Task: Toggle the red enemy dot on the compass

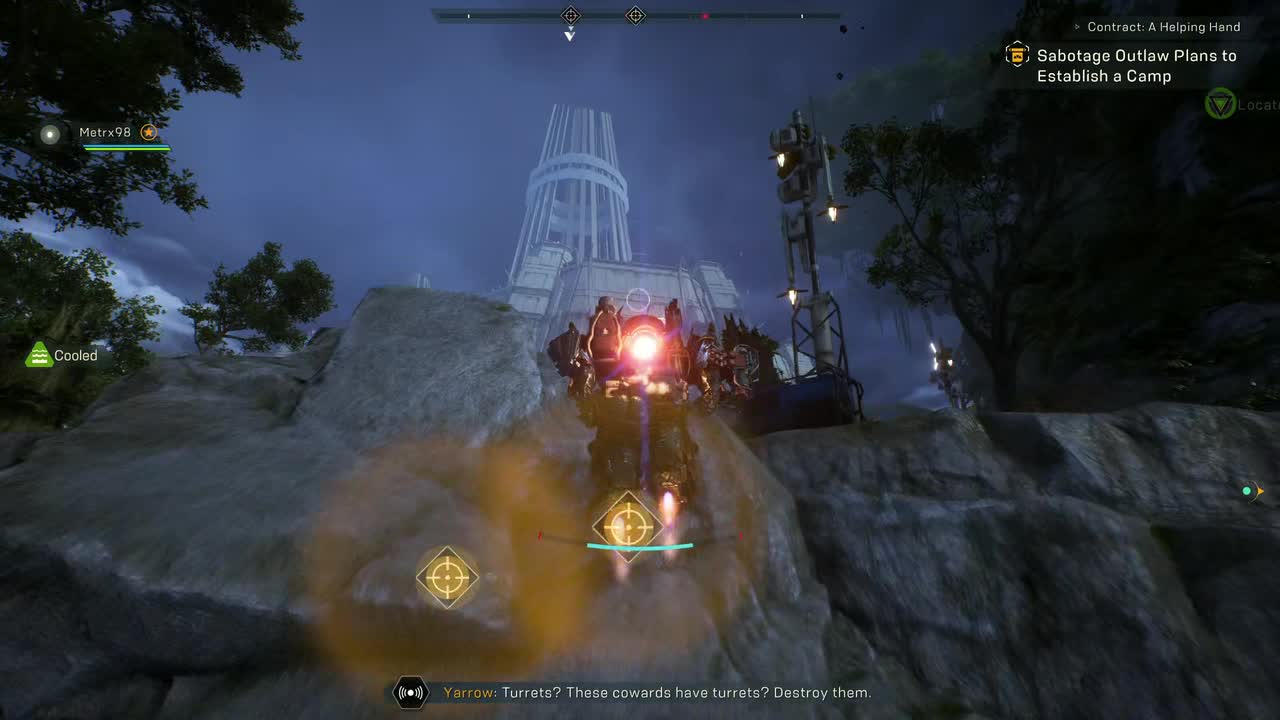Action: tap(708, 15)
